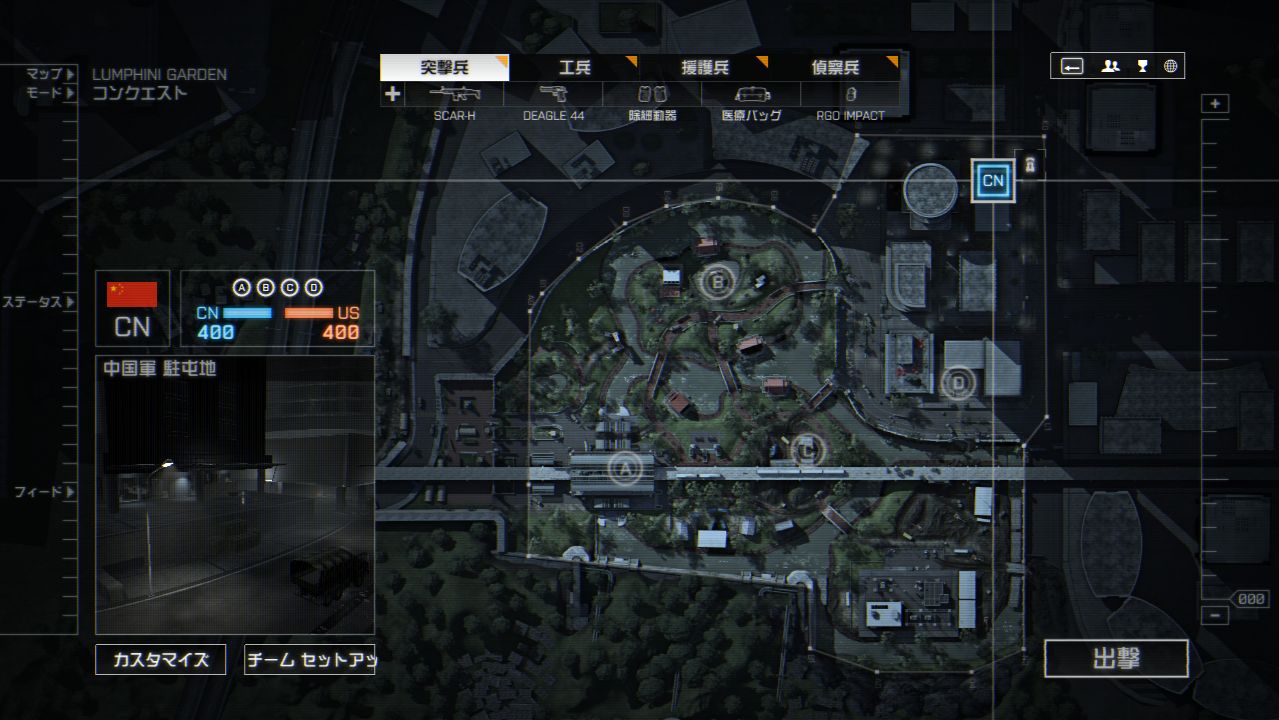Select the DEAGLE 44 sidearm slot
Screen dimensions: 1279x720
pyautogui.click(x=553, y=95)
